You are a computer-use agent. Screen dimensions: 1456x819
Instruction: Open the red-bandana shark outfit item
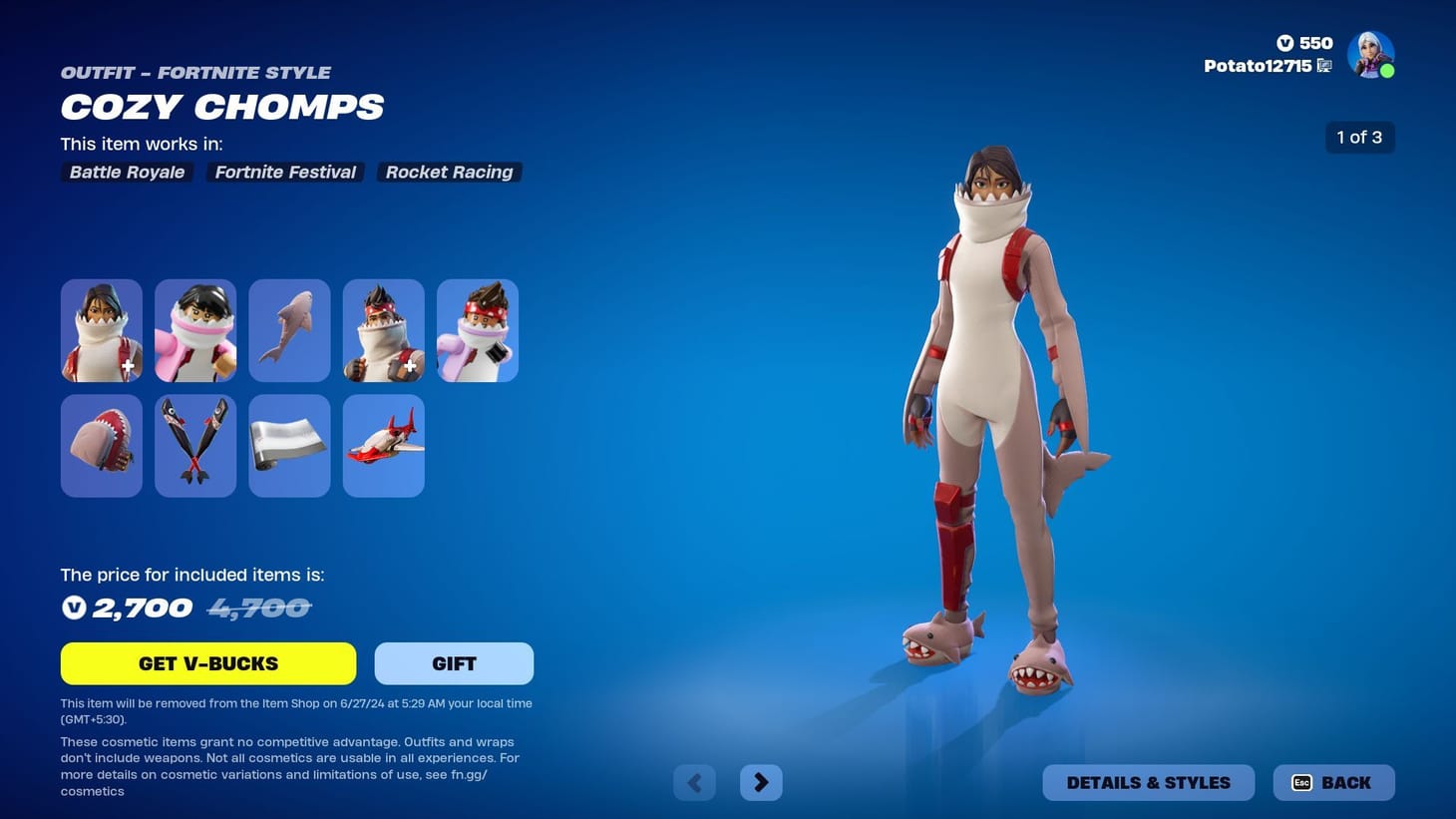tap(383, 329)
